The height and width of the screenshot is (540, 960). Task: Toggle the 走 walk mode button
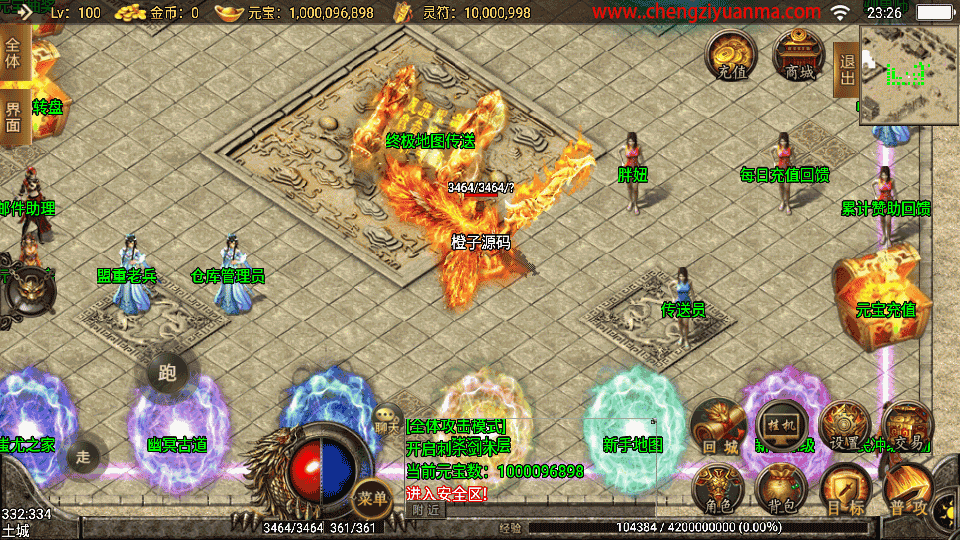pos(83,457)
